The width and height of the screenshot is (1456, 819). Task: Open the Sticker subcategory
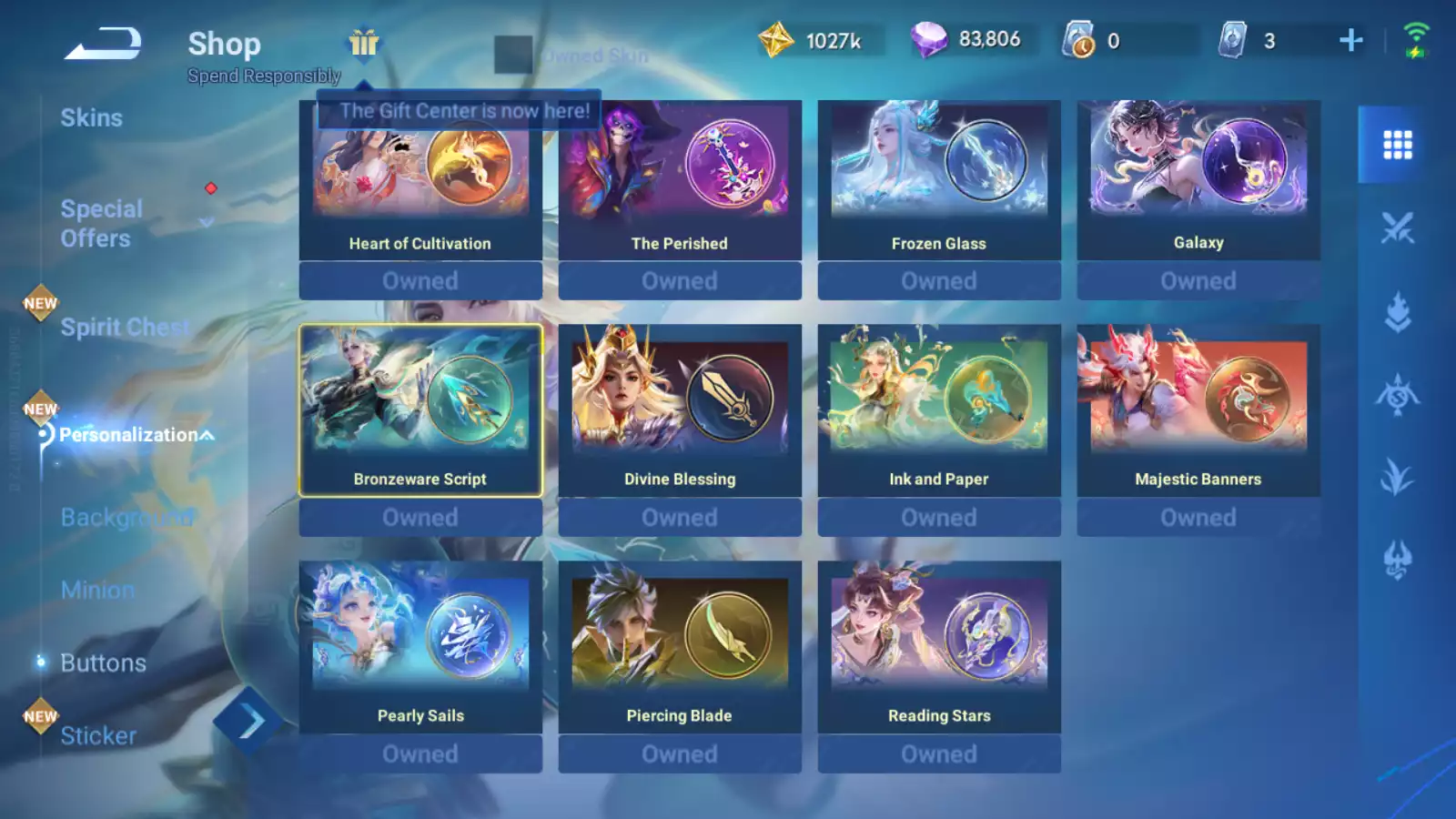pos(98,736)
